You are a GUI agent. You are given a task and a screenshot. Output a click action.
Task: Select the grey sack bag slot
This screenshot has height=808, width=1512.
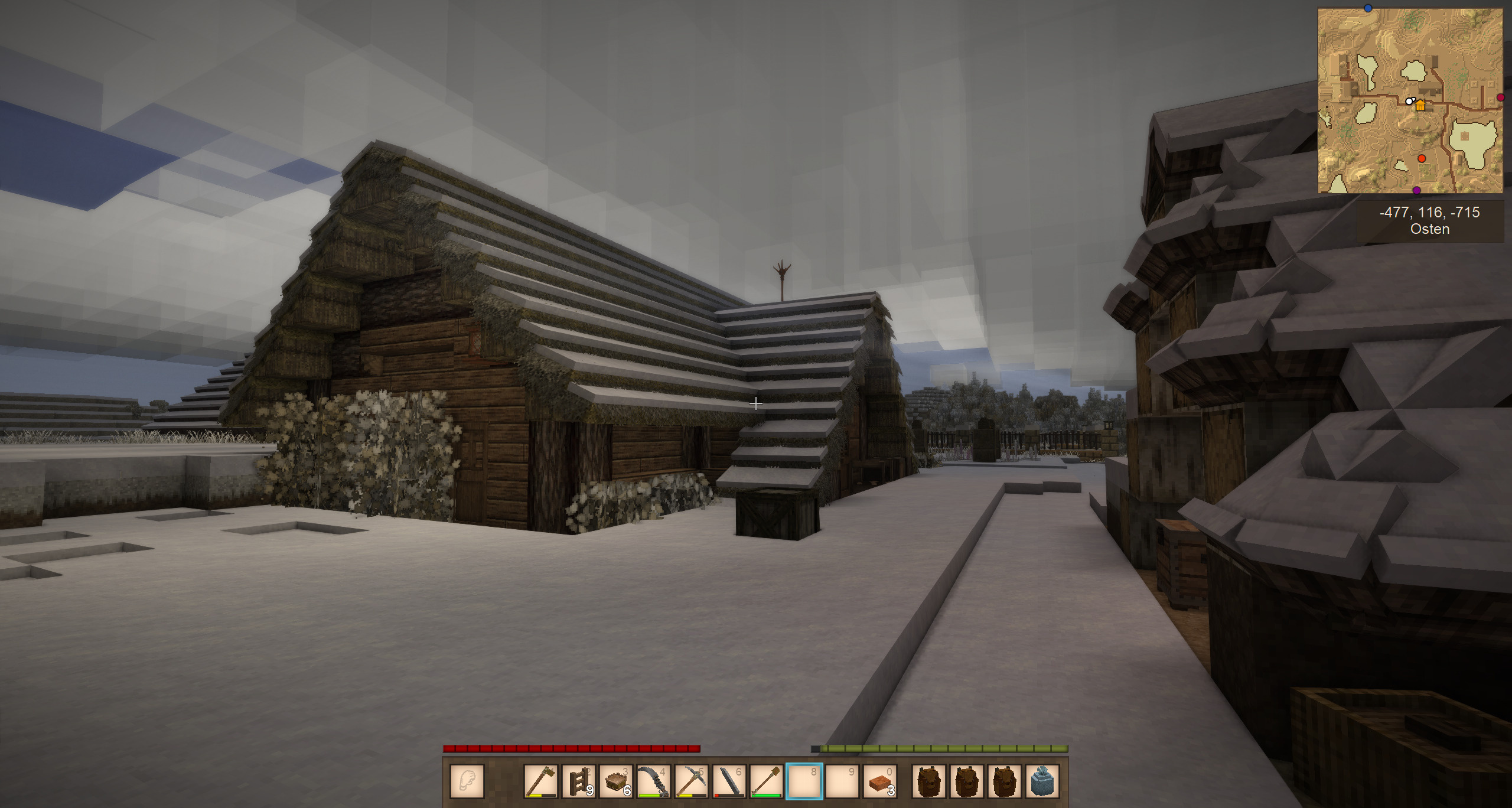pos(1042,781)
